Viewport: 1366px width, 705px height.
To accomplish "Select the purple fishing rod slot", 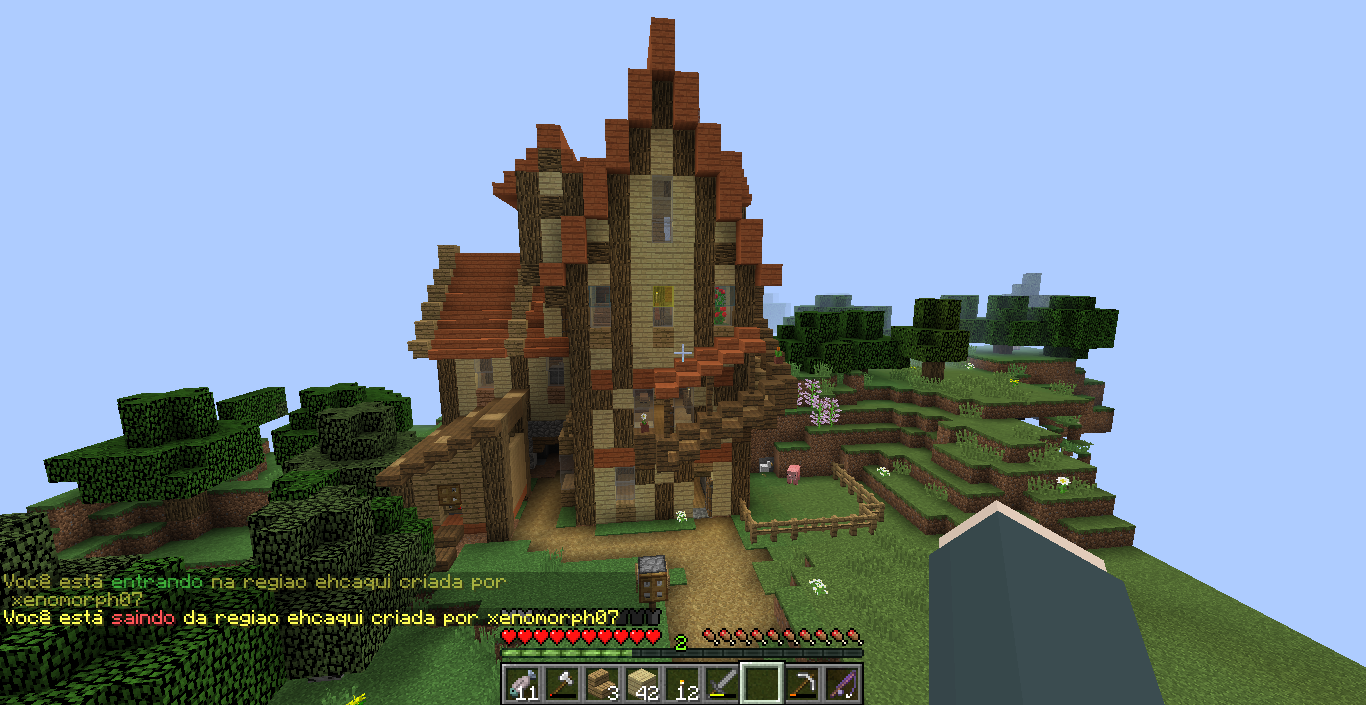I will (841, 683).
